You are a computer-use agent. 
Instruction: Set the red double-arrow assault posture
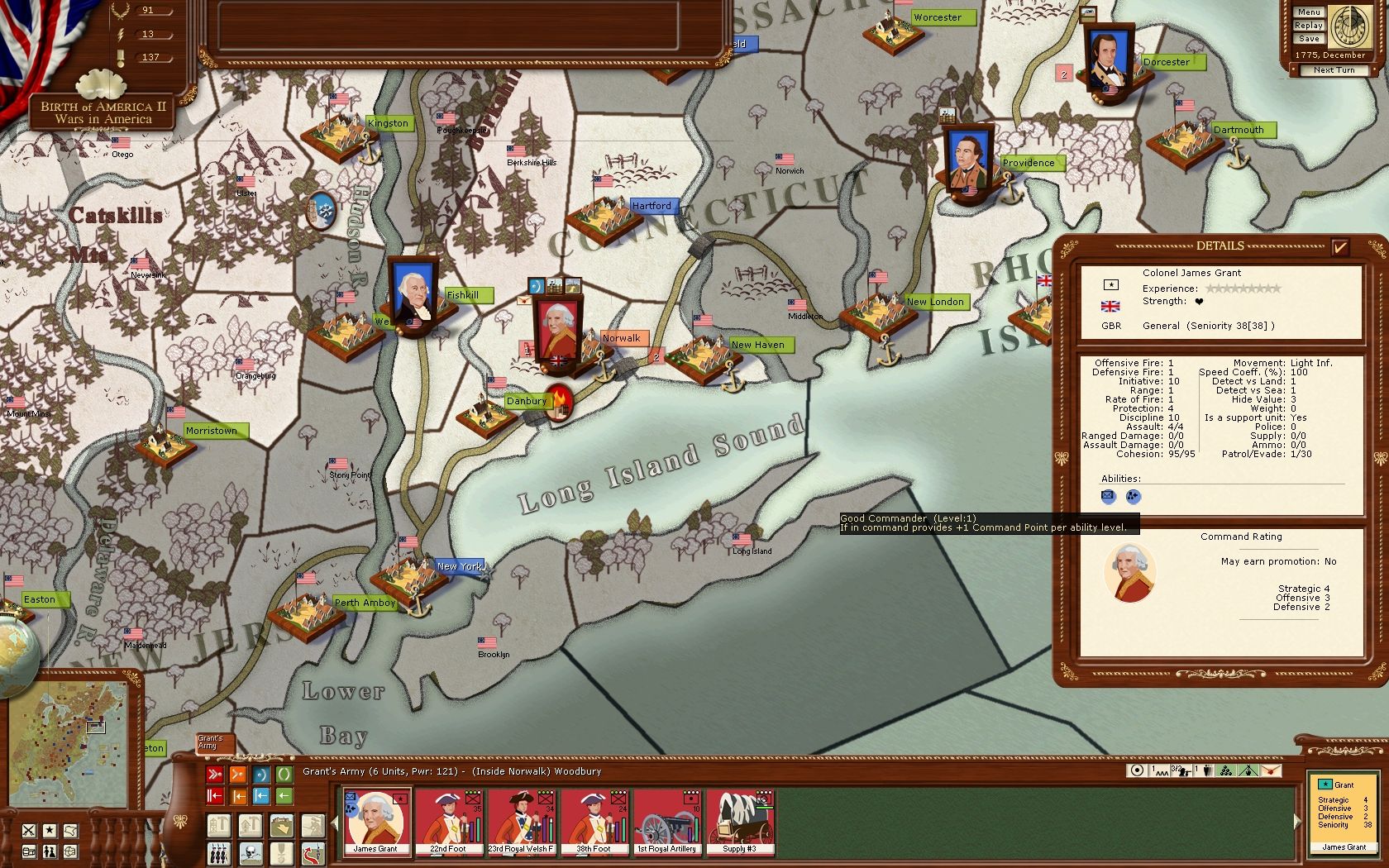[215, 775]
